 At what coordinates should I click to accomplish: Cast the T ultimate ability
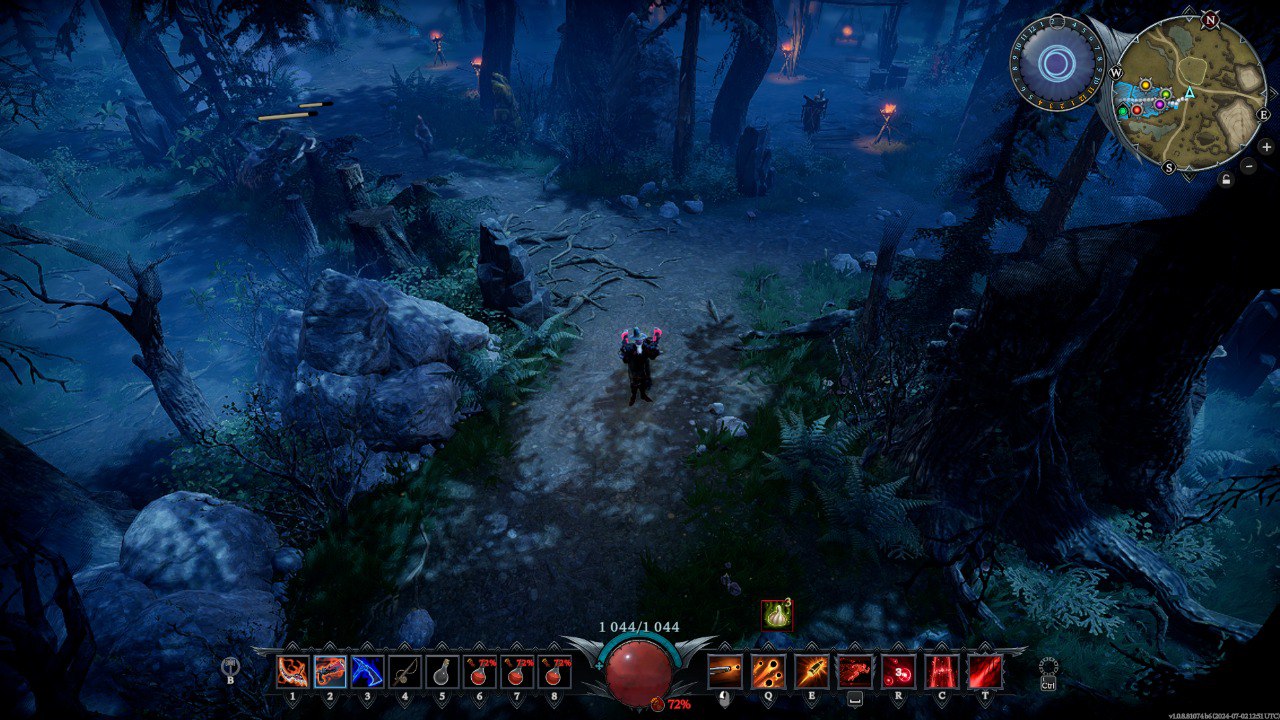pyautogui.click(x=984, y=671)
